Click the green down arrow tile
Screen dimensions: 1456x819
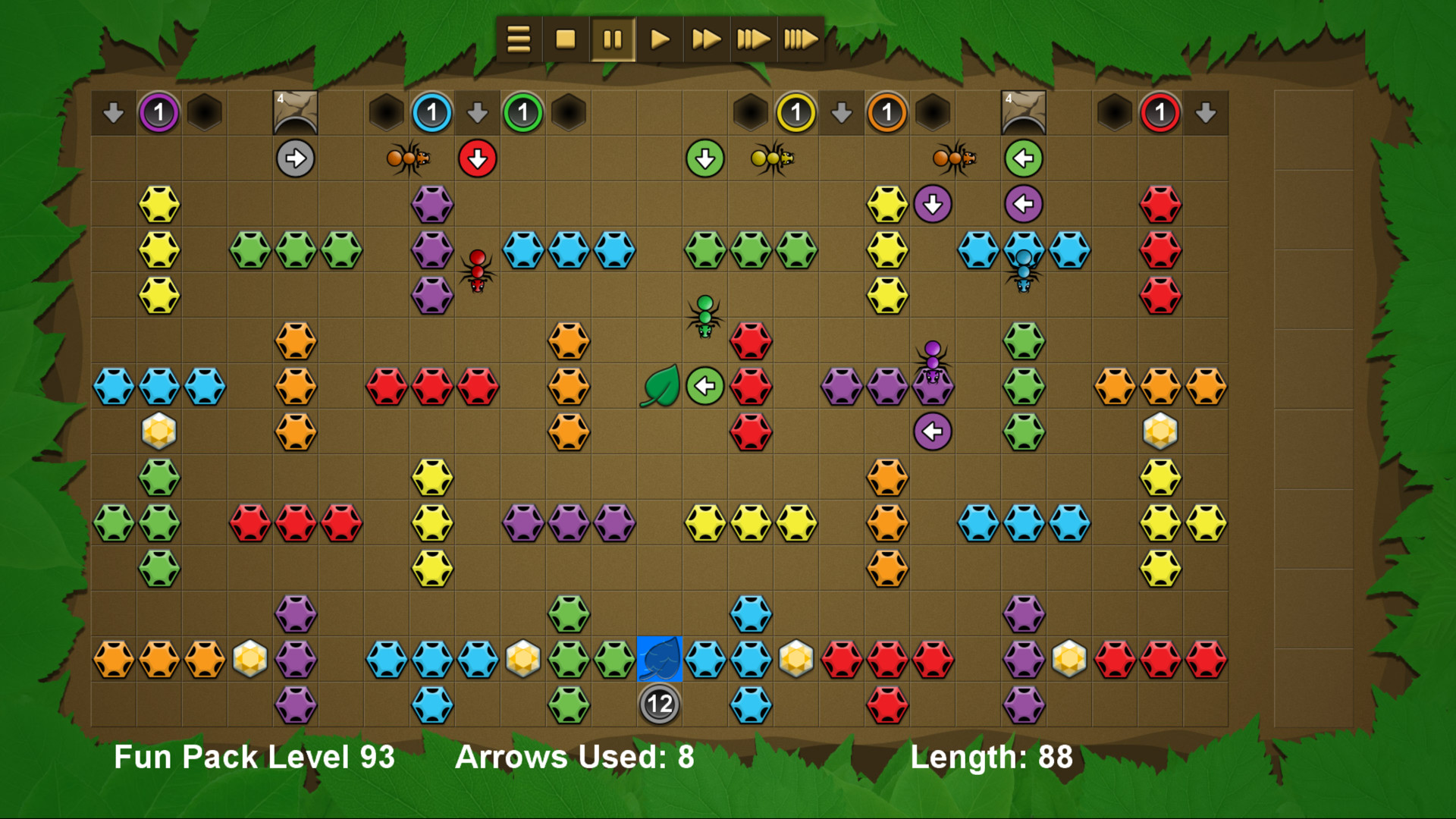point(704,158)
